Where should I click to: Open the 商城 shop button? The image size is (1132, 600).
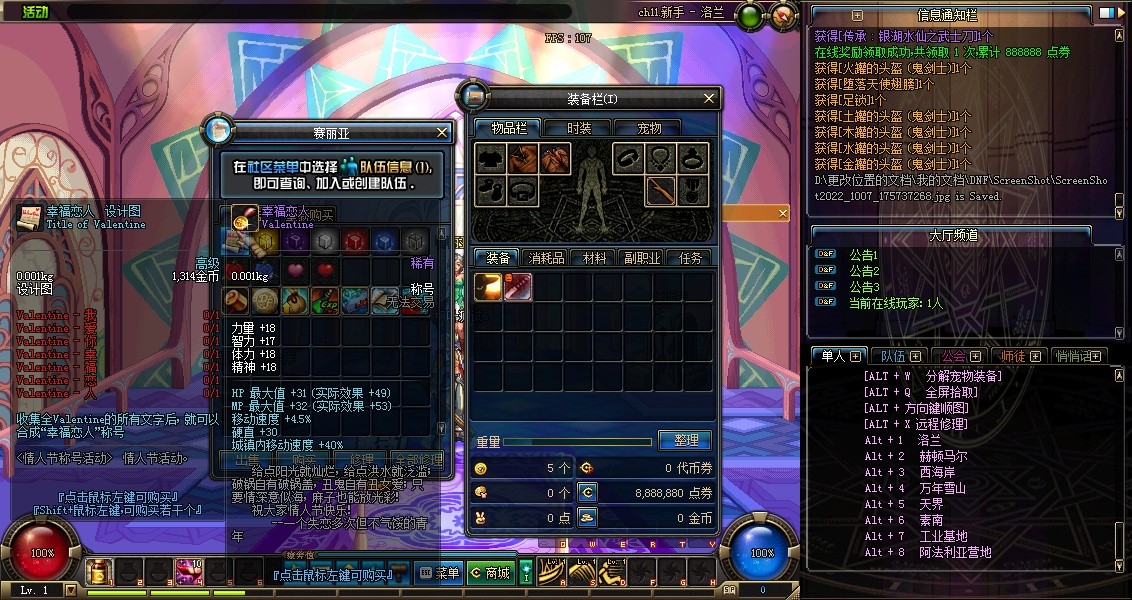[490, 573]
